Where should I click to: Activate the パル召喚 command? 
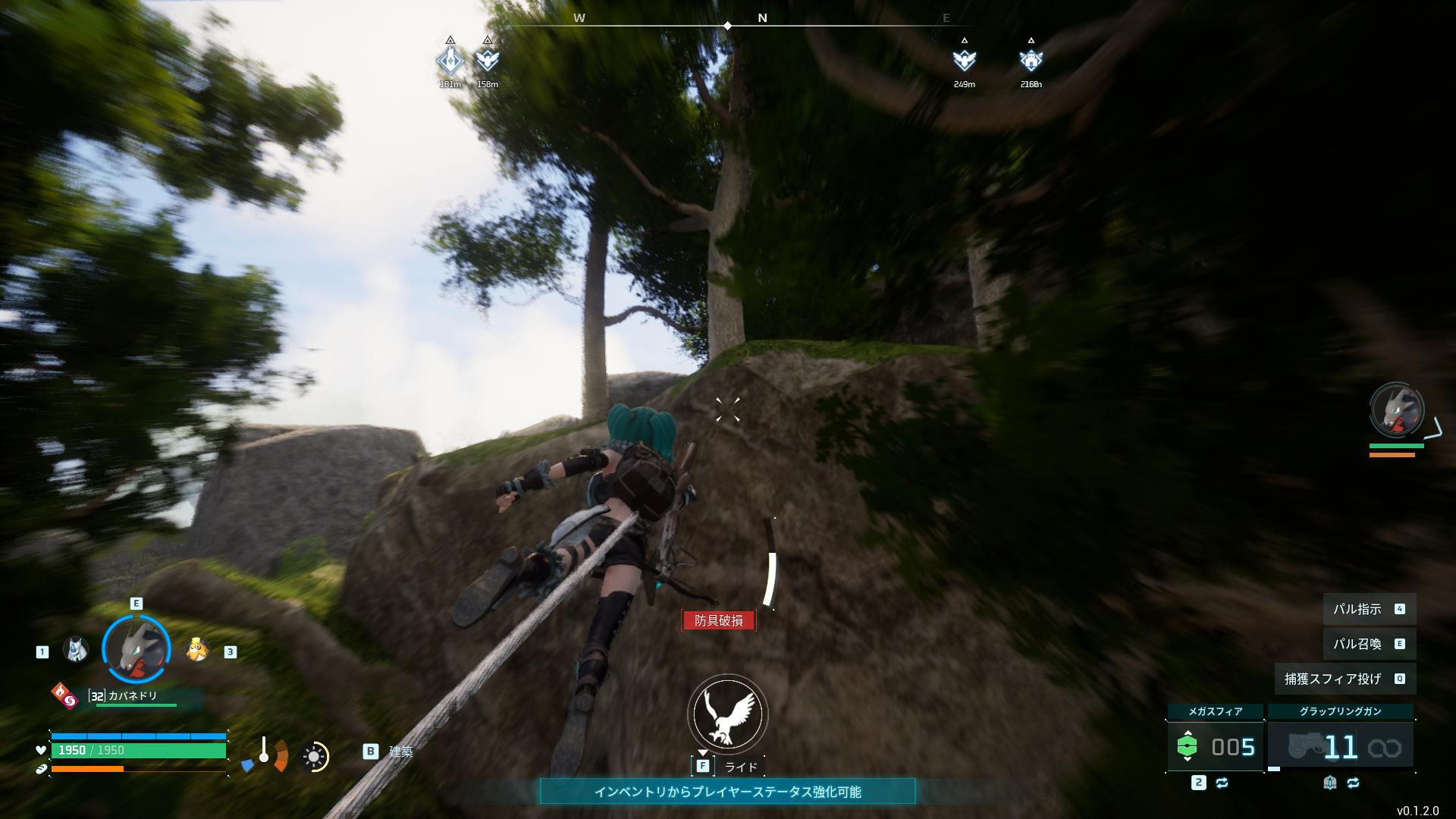tap(1369, 644)
